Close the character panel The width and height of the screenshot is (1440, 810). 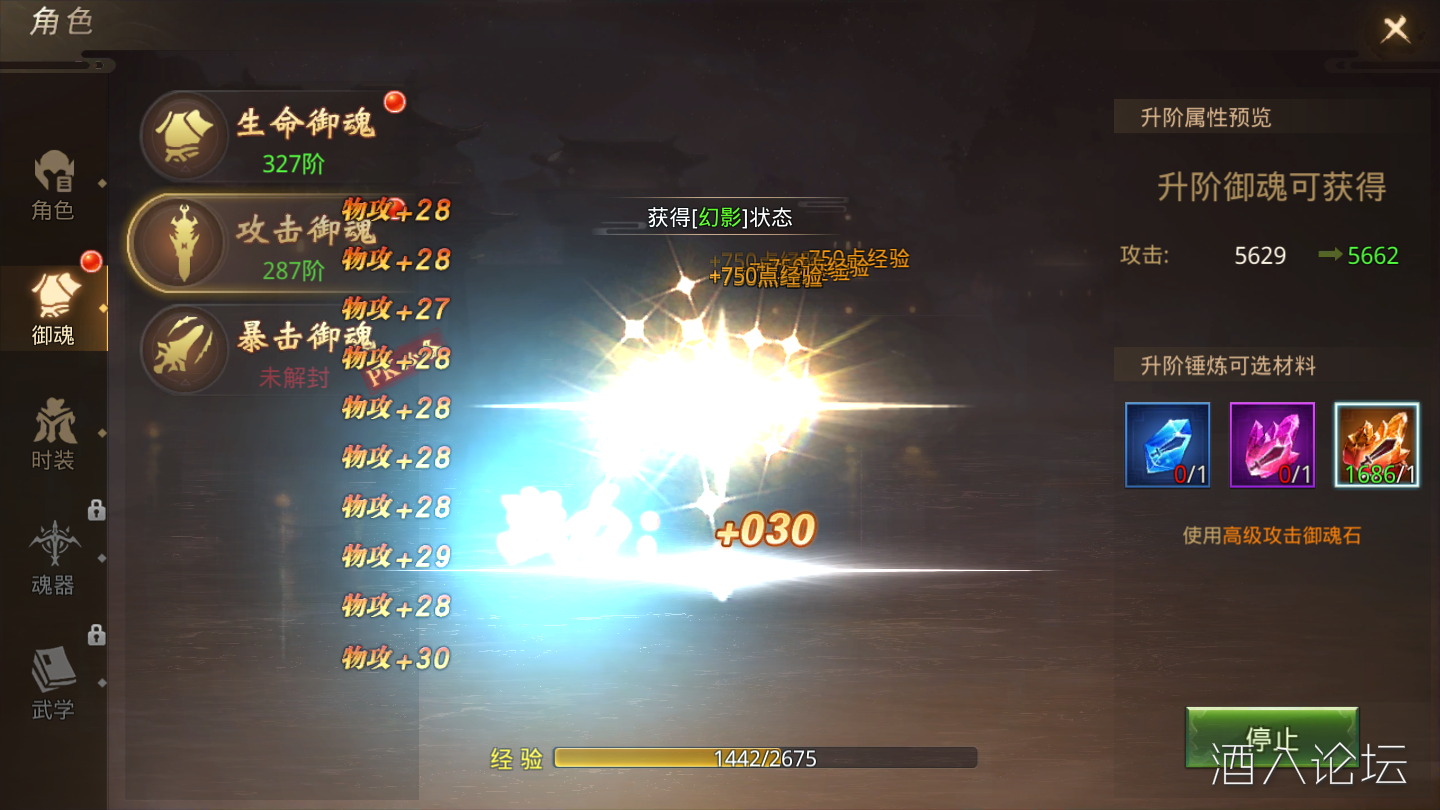coord(1395,30)
